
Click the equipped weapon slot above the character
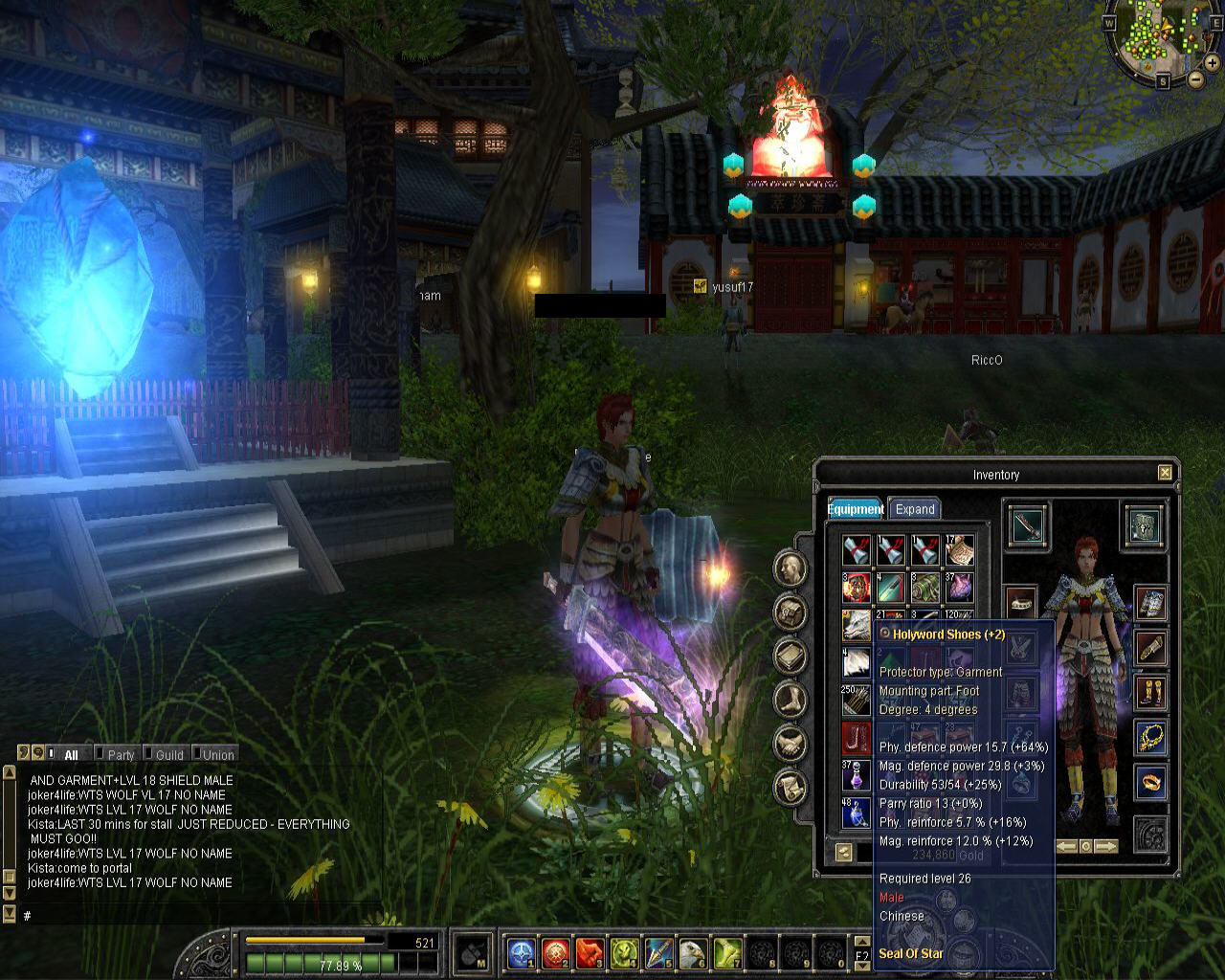point(1028,526)
